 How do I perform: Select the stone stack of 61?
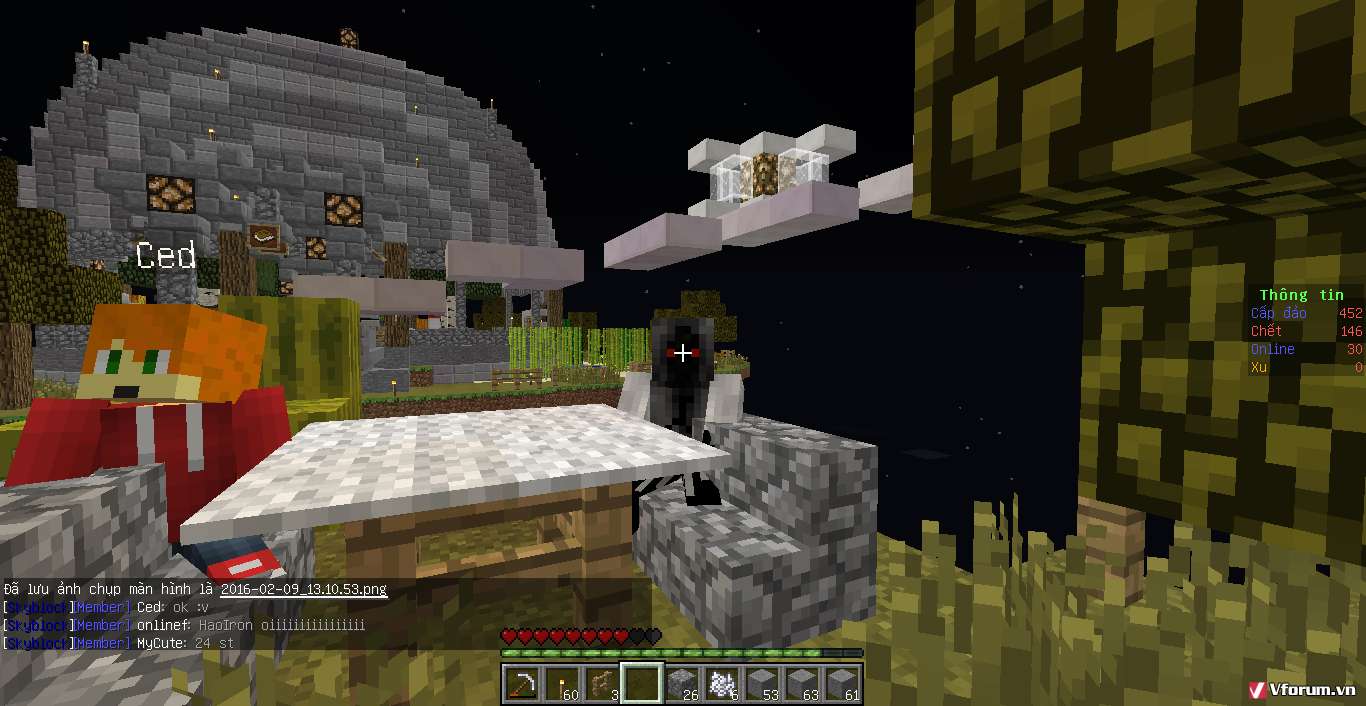[841, 684]
